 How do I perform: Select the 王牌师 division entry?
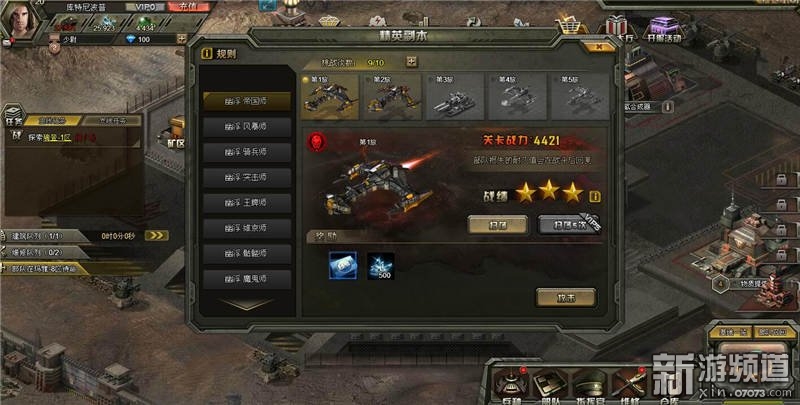pyautogui.click(x=247, y=203)
